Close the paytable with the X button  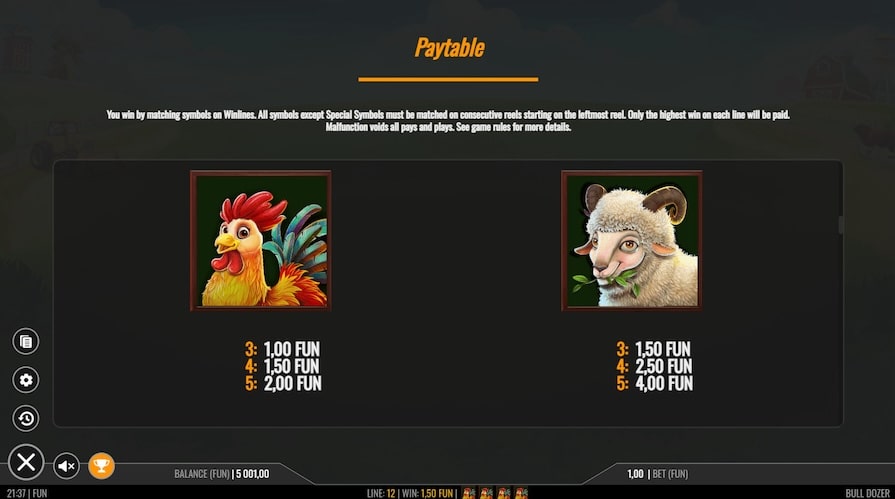[x=26, y=462]
